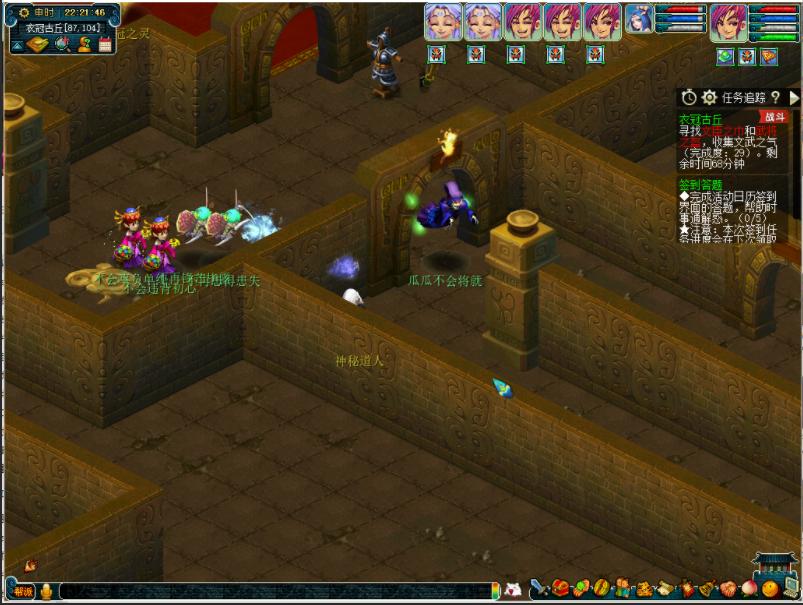Collapse the top-left panel with the triangle arrow
Viewport: 803px width, 605px height.
[17, 45]
